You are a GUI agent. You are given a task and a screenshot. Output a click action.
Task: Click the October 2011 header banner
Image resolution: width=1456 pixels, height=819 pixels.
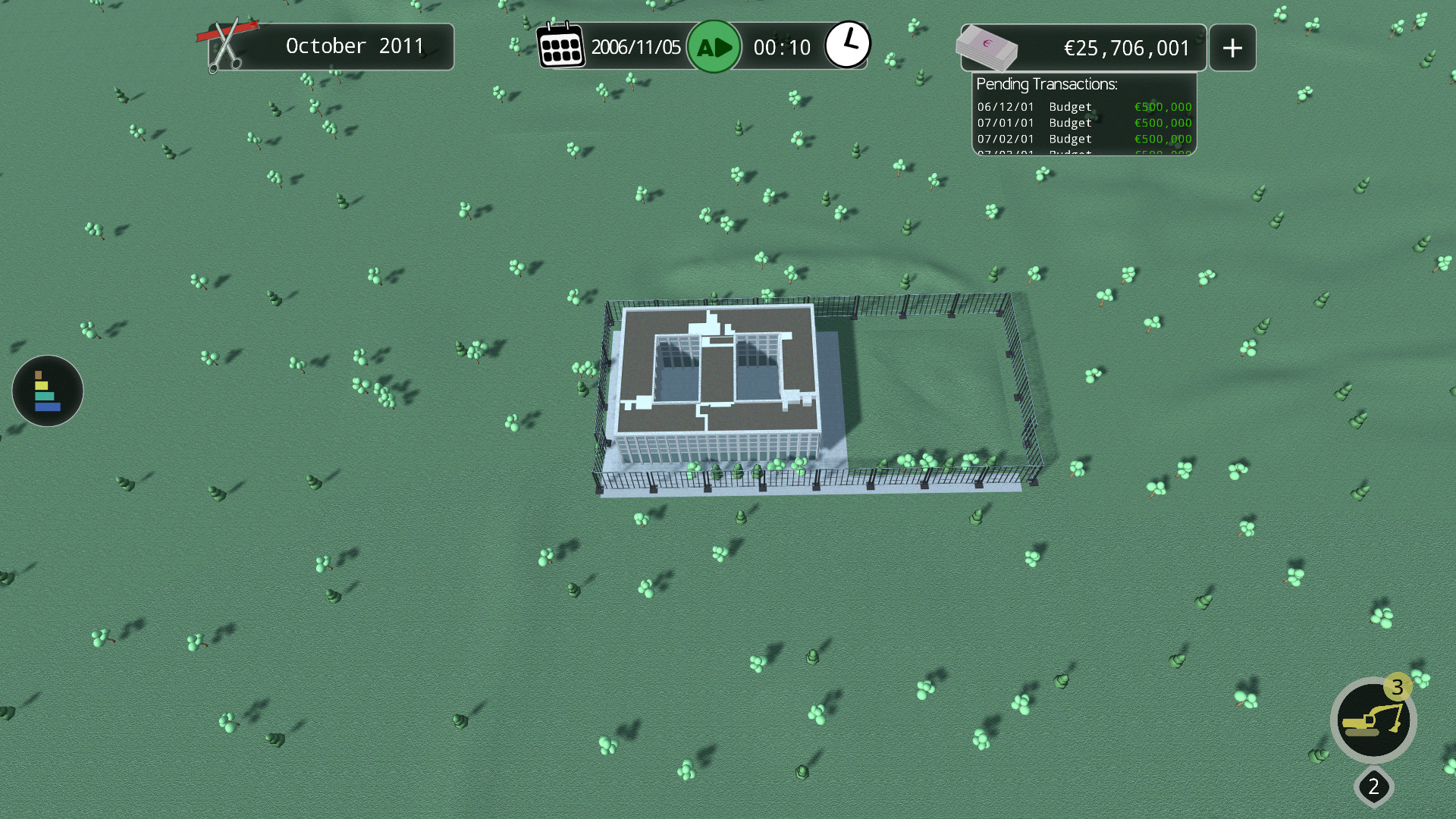pyautogui.click(x=353, y=46)
